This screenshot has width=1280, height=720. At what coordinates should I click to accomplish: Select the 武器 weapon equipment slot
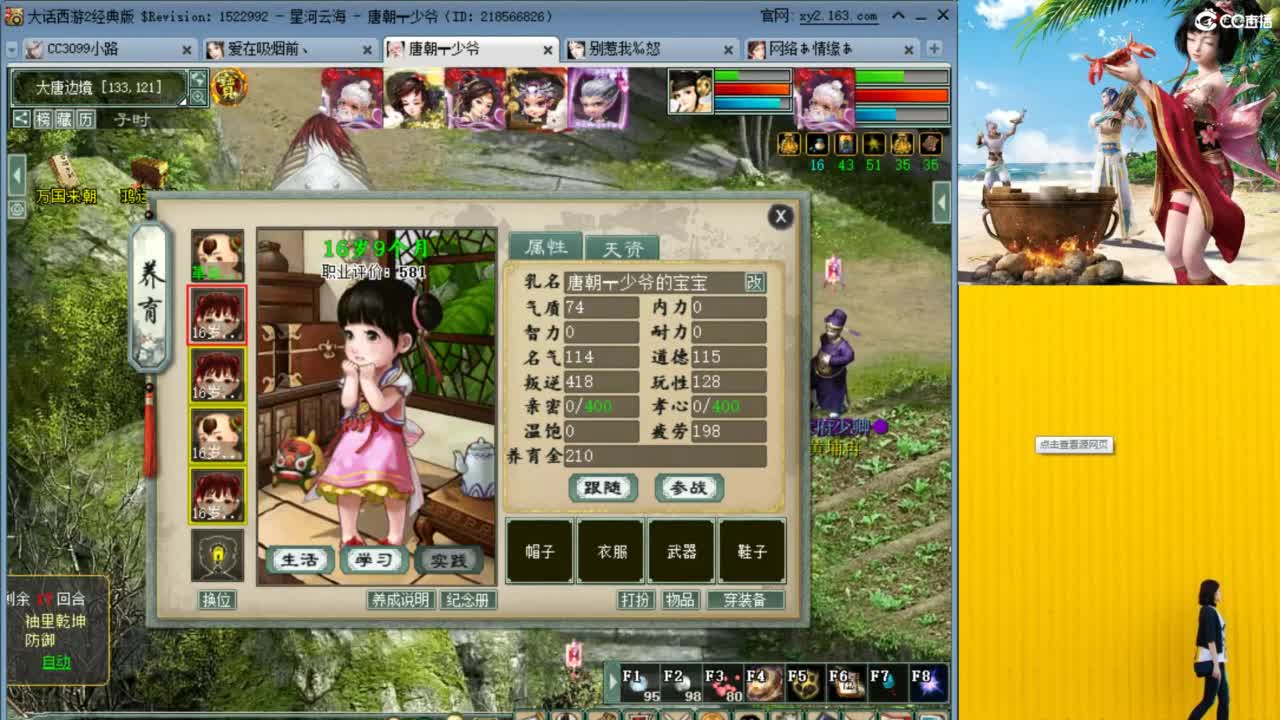tap(683, 551)
